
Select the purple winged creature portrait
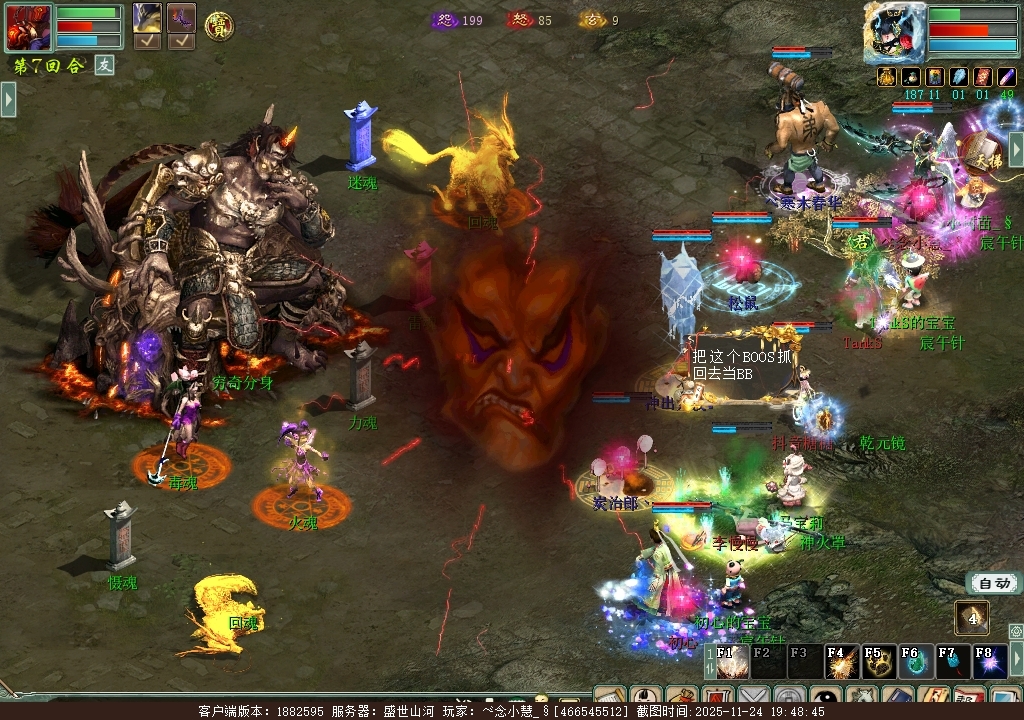[181, 18]
